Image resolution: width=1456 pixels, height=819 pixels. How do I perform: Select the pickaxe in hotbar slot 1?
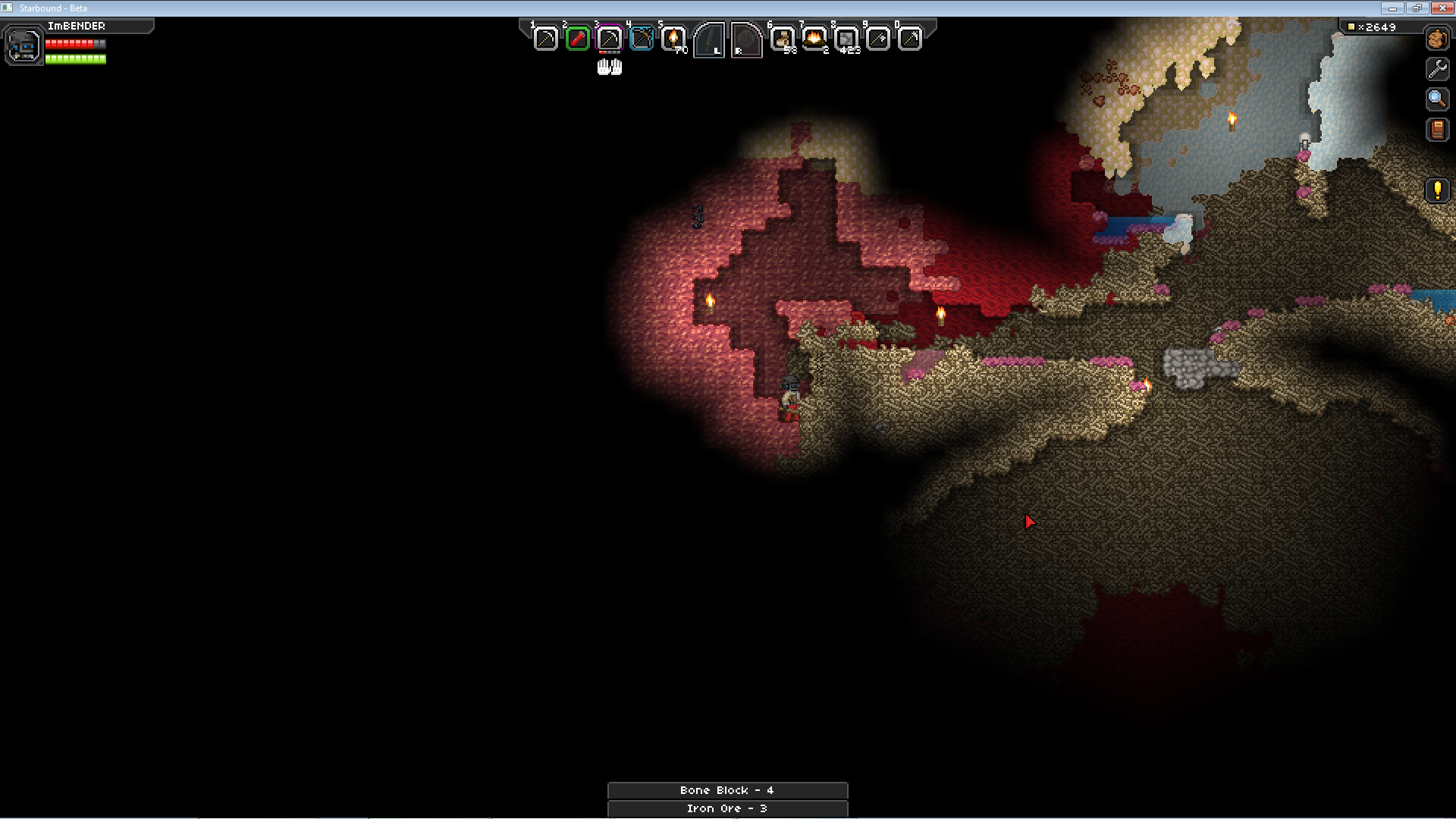click(x=545, y=39)
